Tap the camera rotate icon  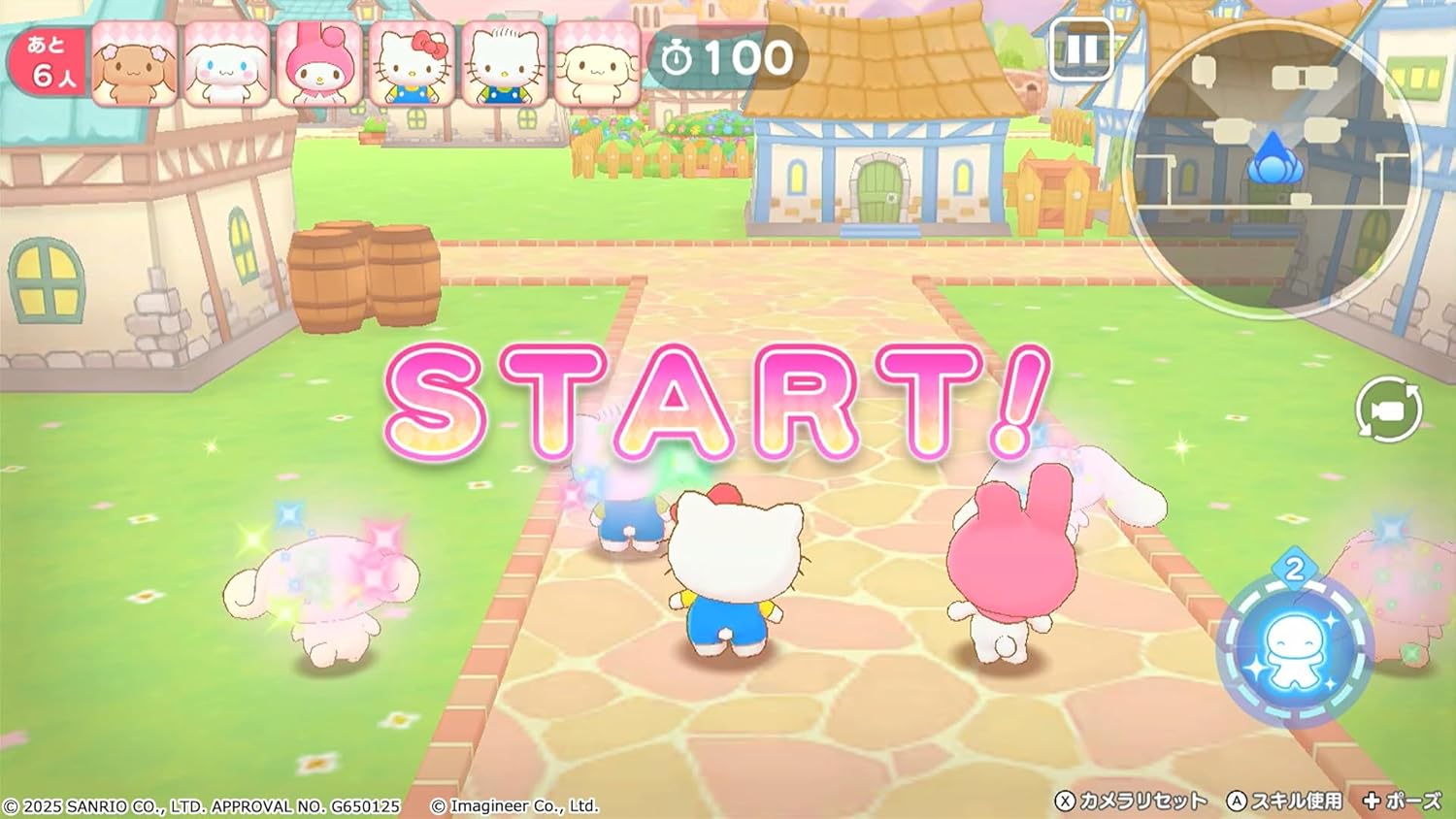(1386, 409)
